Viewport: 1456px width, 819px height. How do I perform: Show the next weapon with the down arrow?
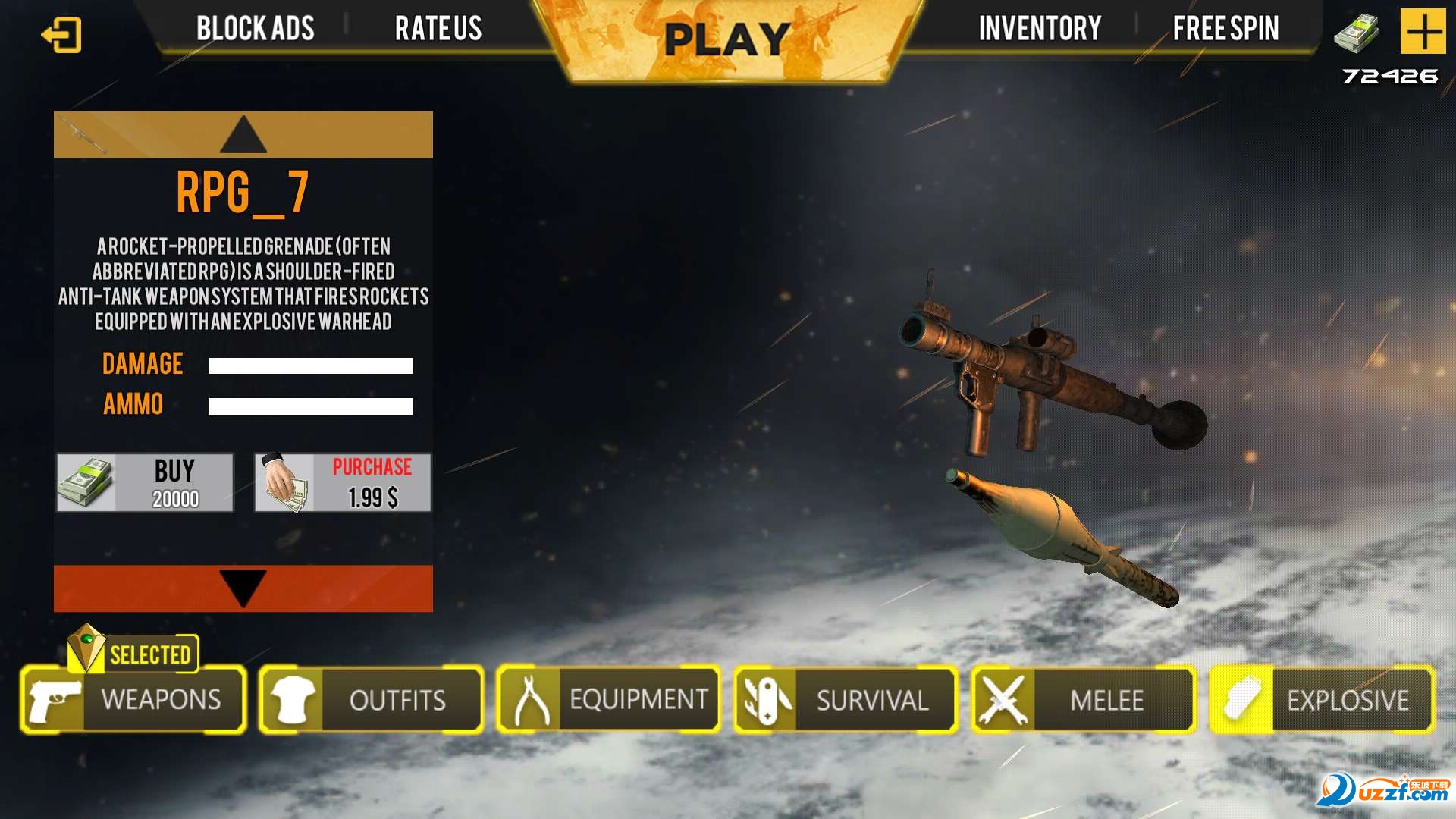click(243, 588)
